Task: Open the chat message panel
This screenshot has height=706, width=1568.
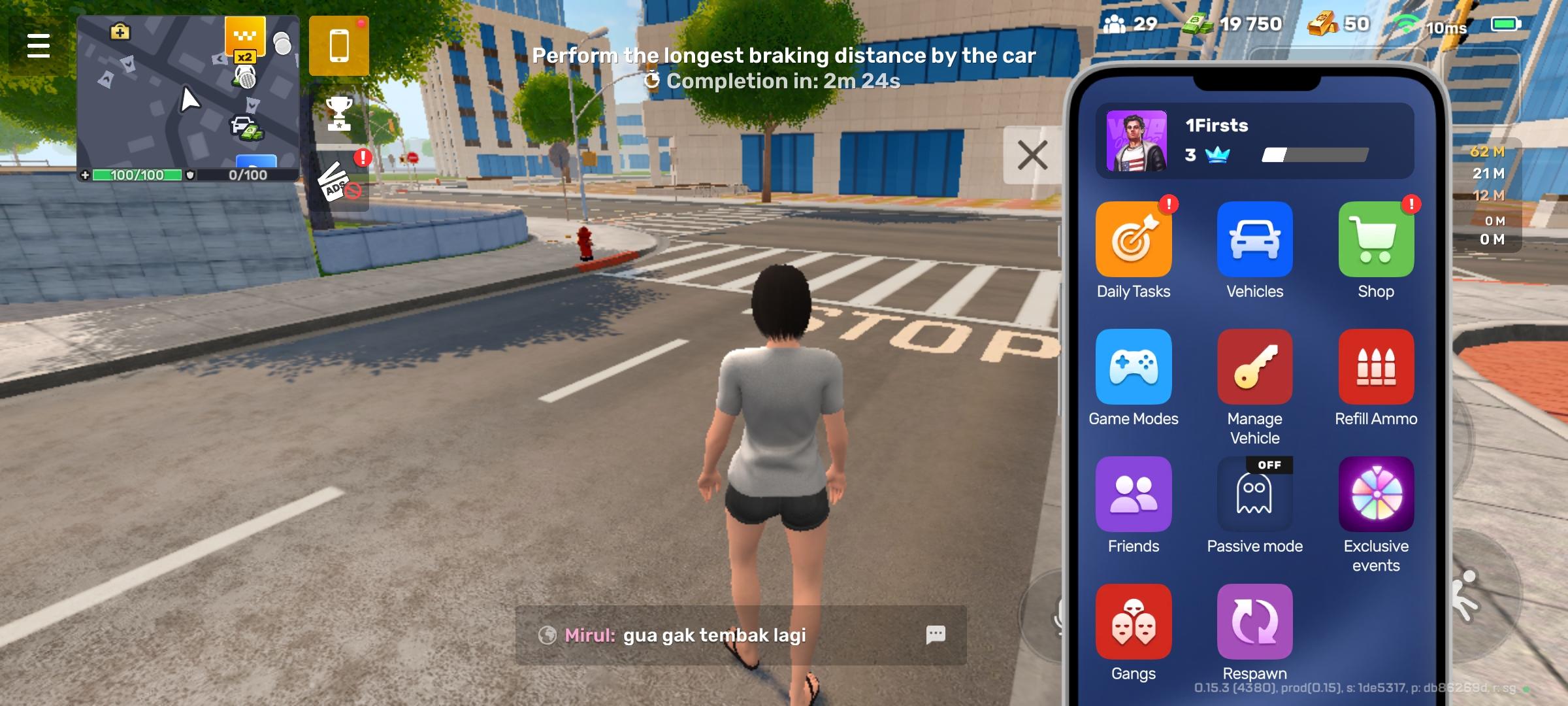Action: 936,635
